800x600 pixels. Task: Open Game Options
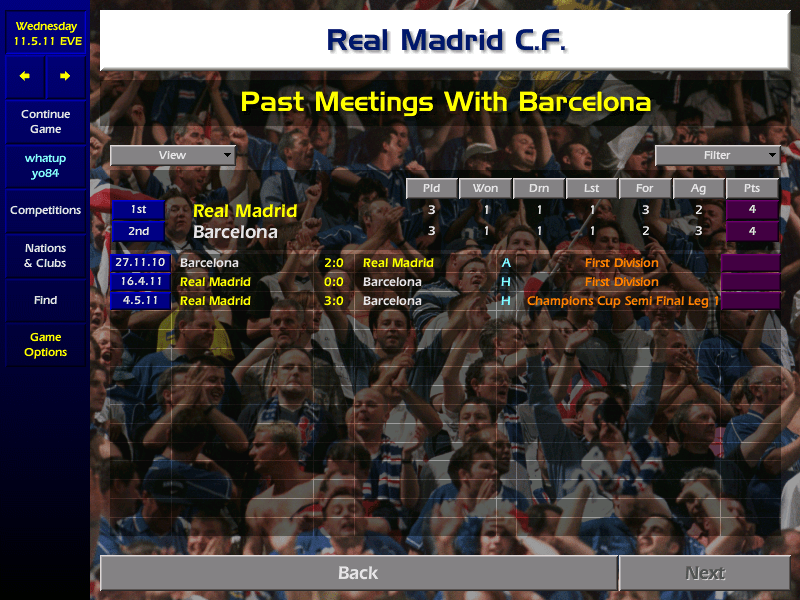tap(45, 345)
